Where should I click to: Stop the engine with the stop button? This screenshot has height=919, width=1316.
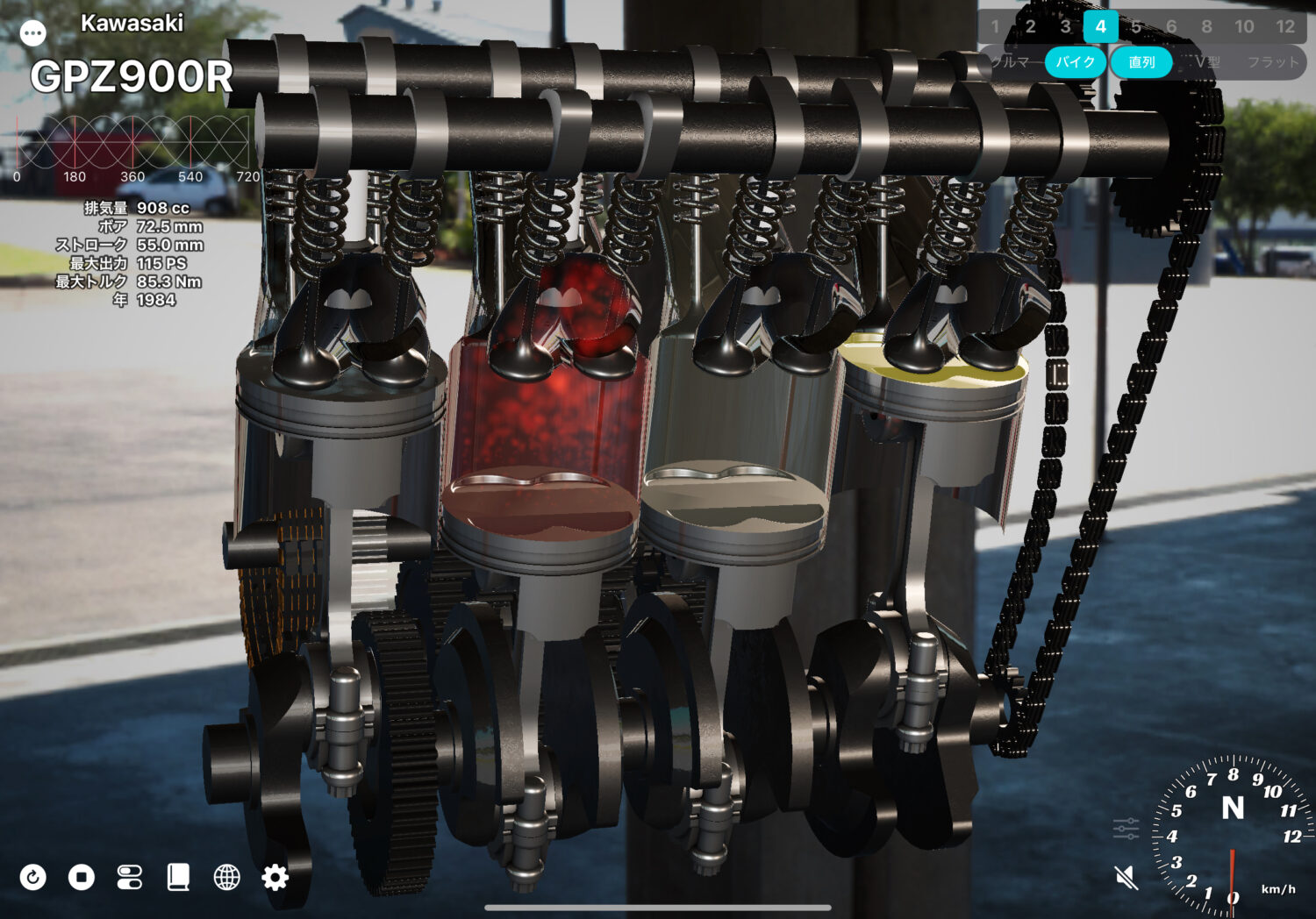[x=82, y=877]
